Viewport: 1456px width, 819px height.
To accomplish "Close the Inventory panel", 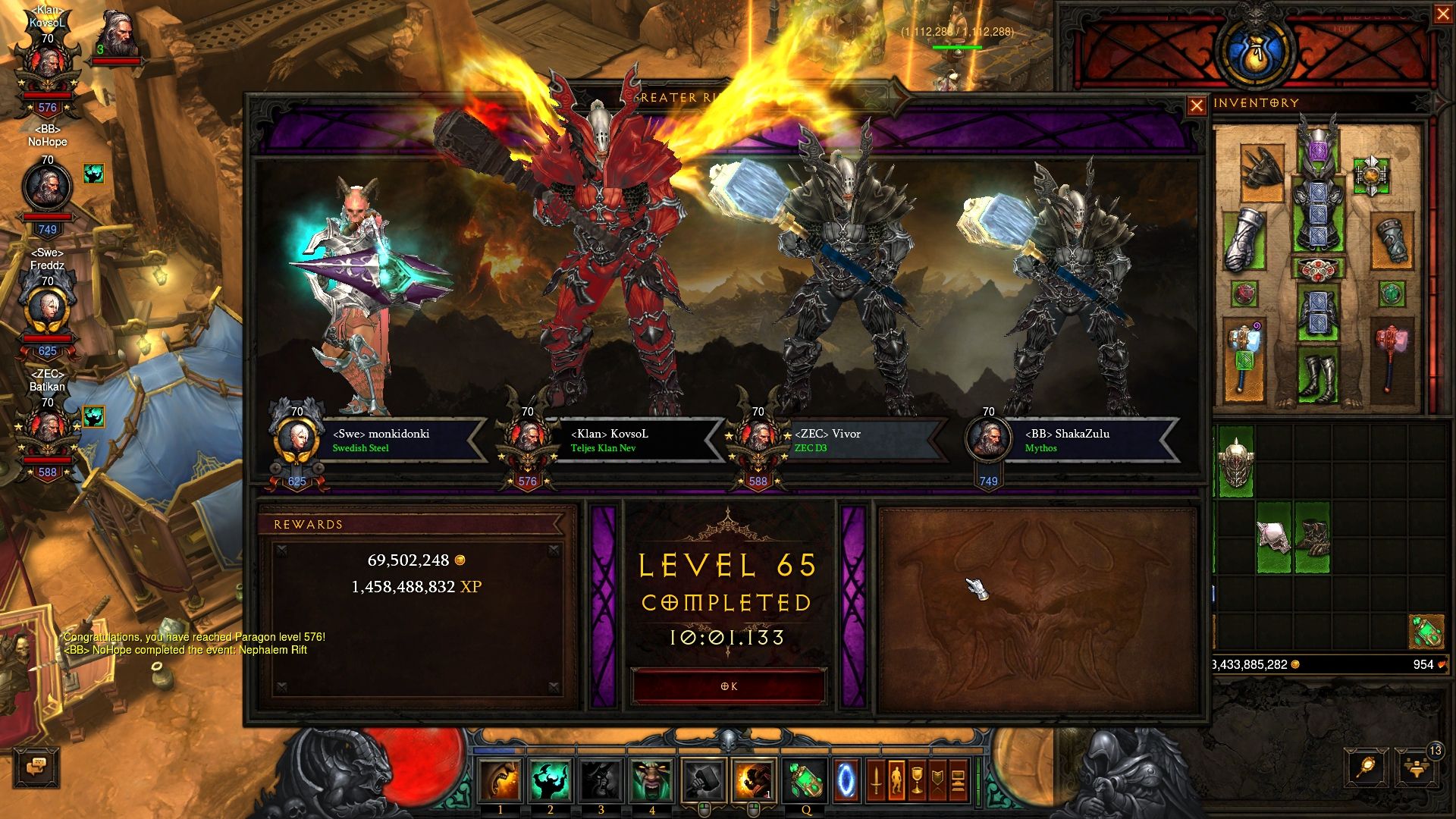I will [x=1442, y=15].
